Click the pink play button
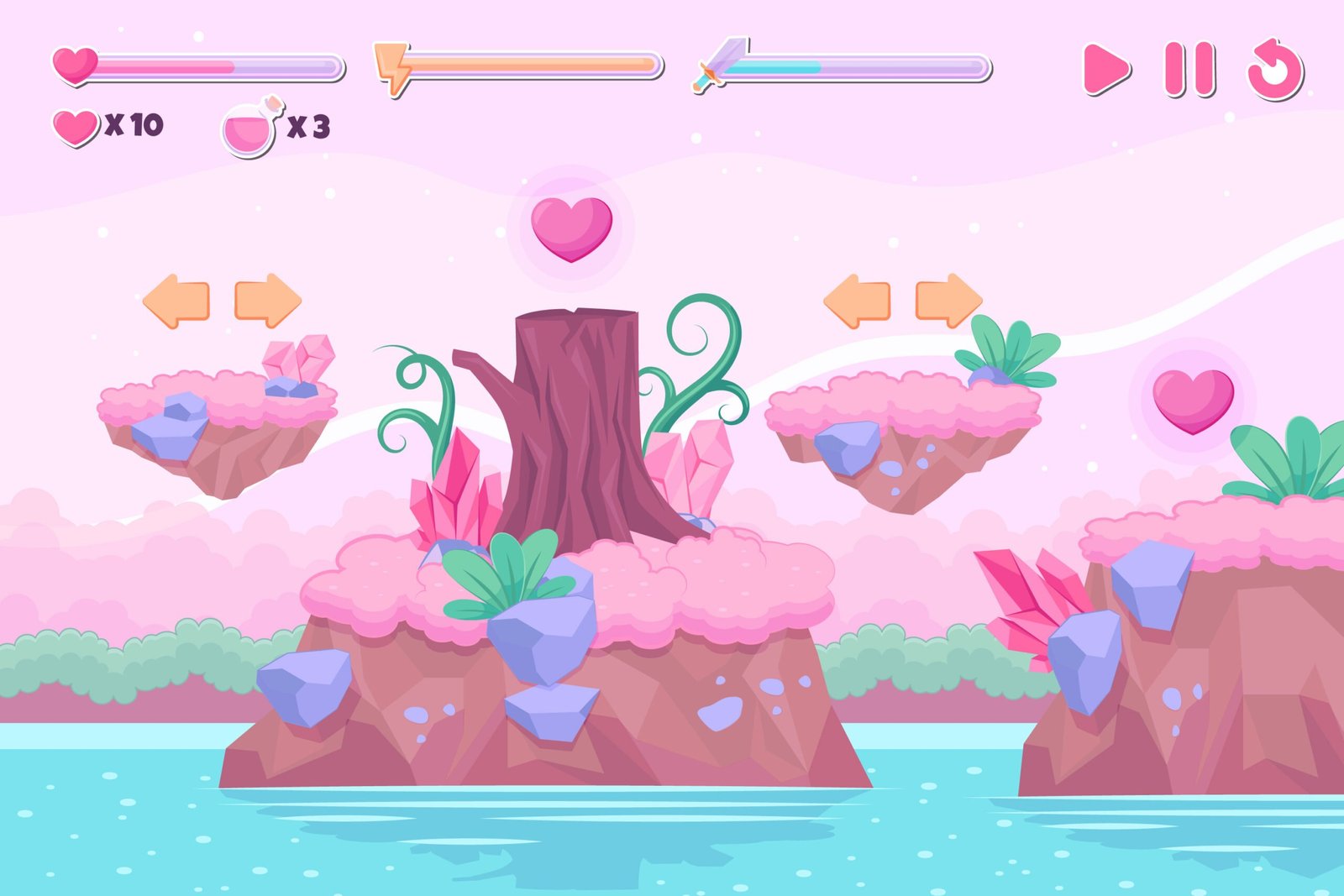 pyautogui.click(x=1105, y=69)
